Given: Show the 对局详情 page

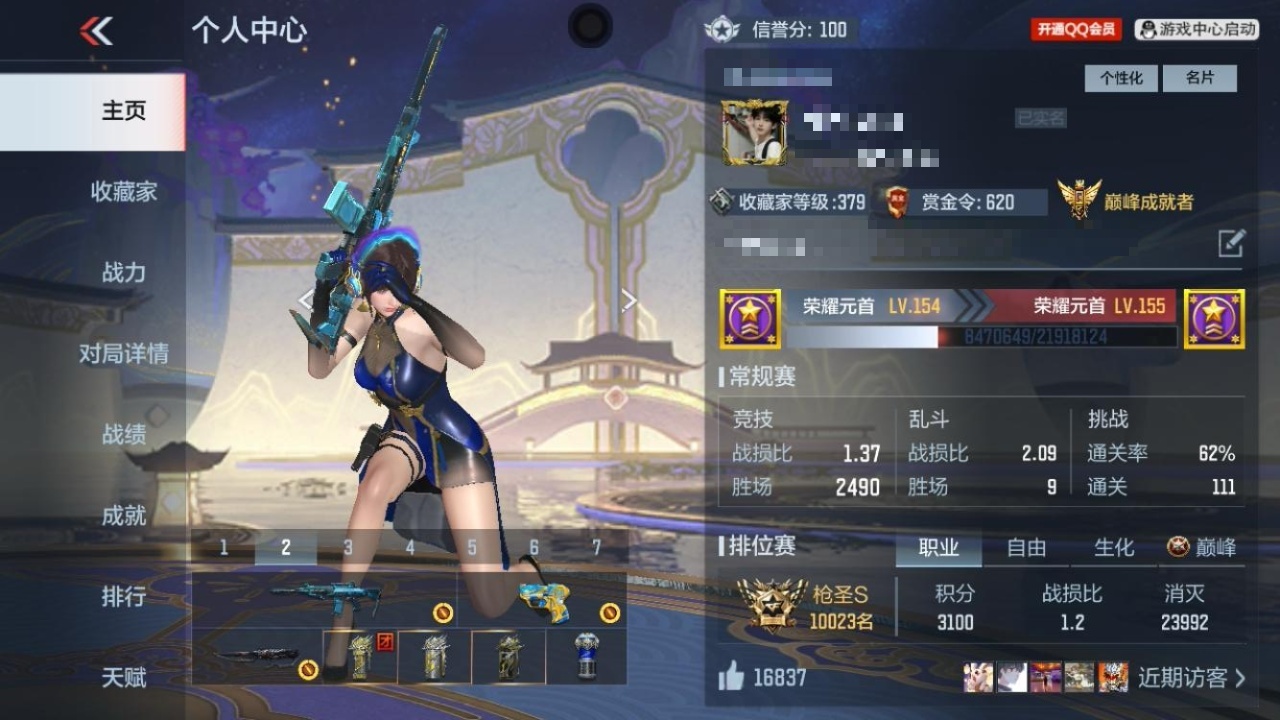Looking at the screenshot, I should pos(123,353).
